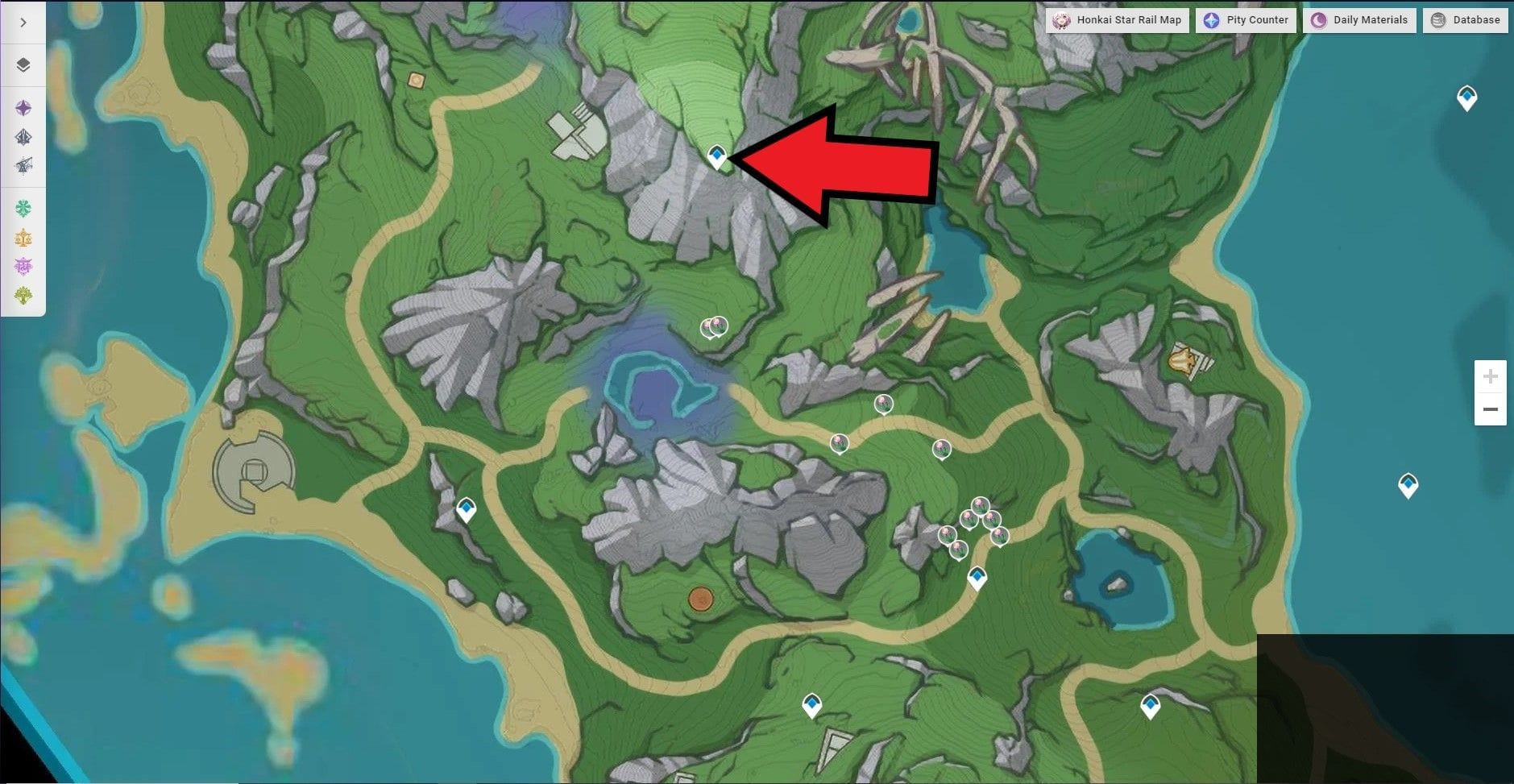The width and height of the screenshot is (1514, 784).
Task: Open the Database section
Action: click(1465, 20)
